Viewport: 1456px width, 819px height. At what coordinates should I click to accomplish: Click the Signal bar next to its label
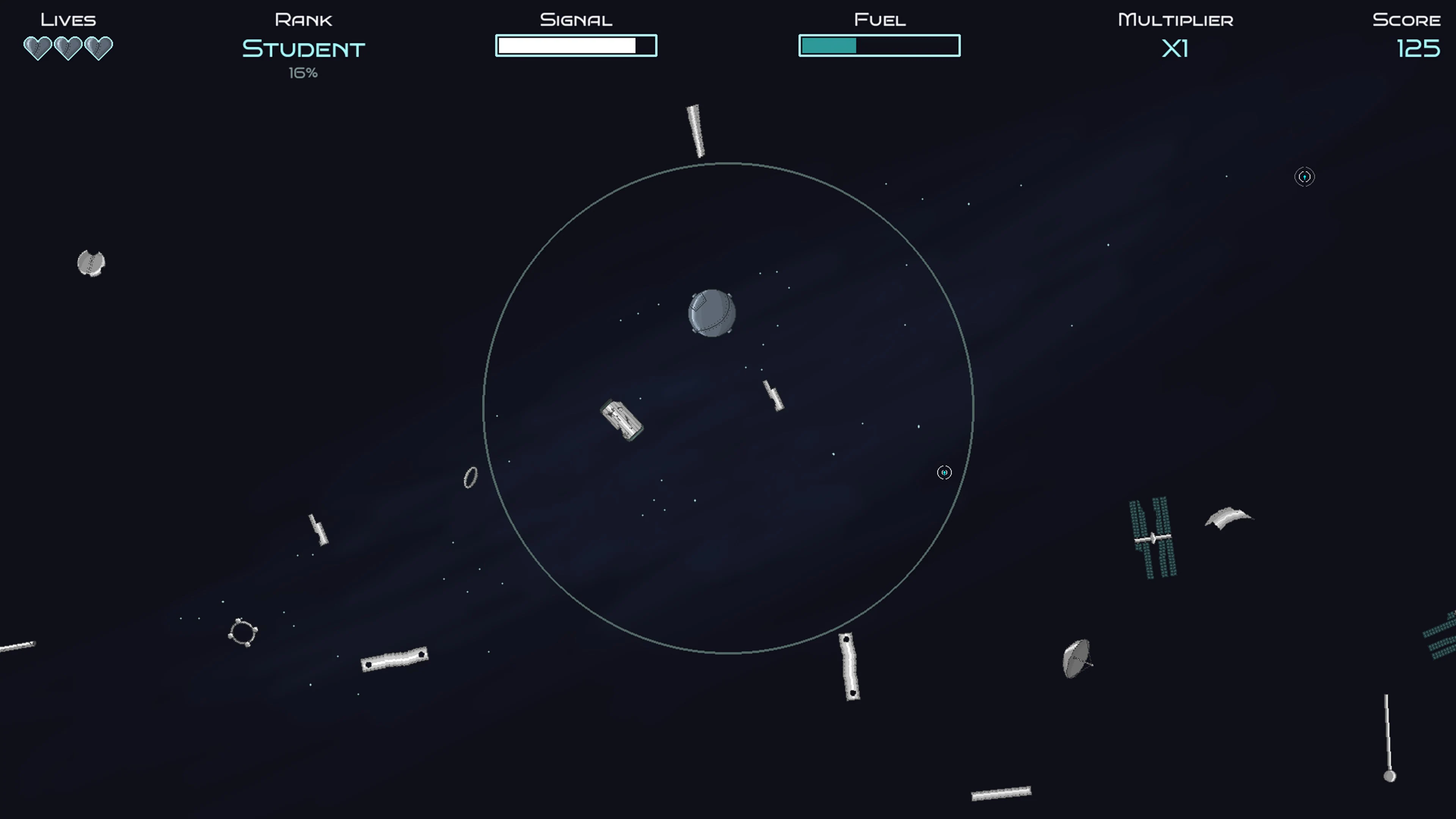pyautogui.click(x=576, y=45)
